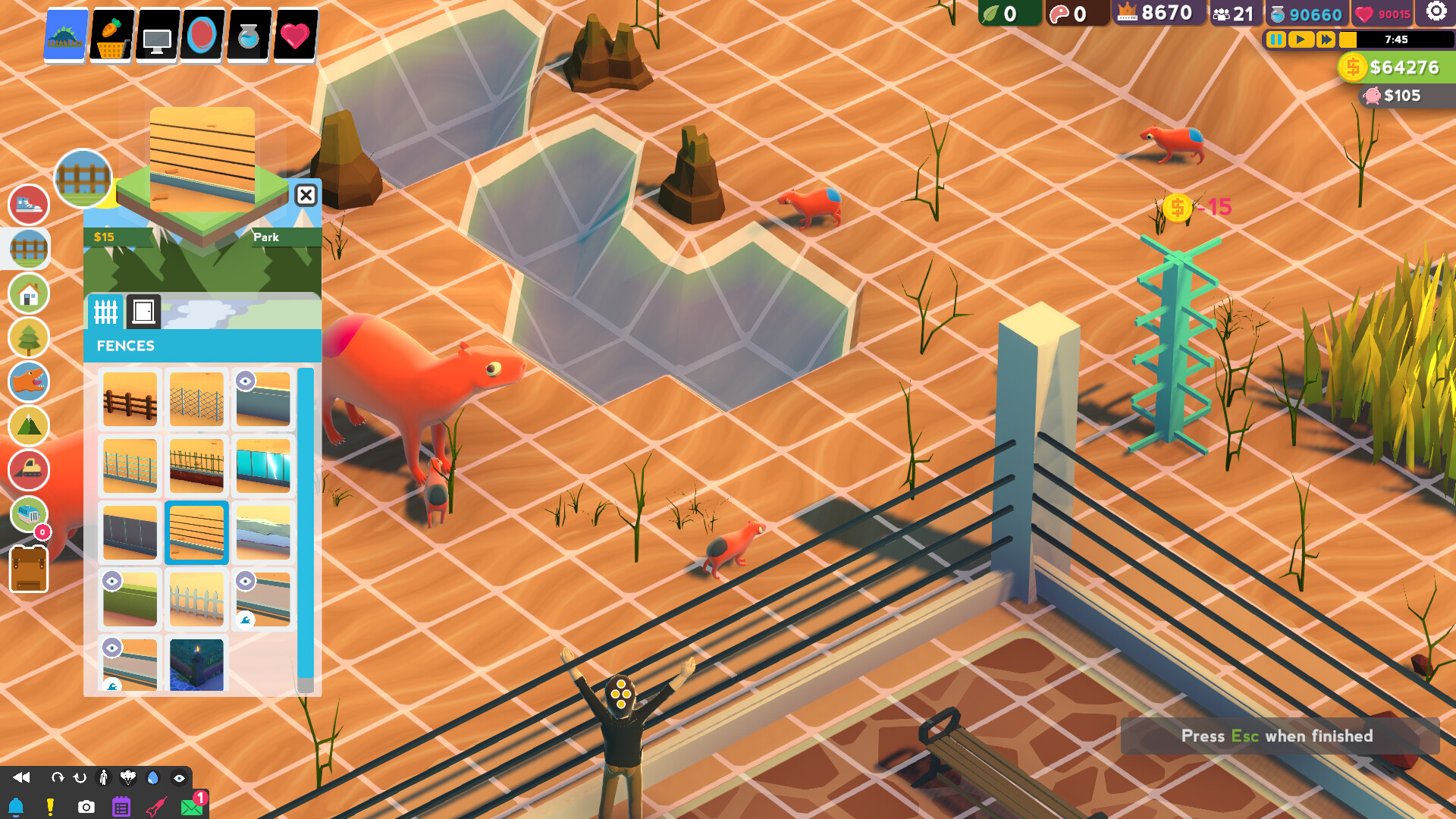Select the bulldozer demolition tool

(x=28, y=470)
